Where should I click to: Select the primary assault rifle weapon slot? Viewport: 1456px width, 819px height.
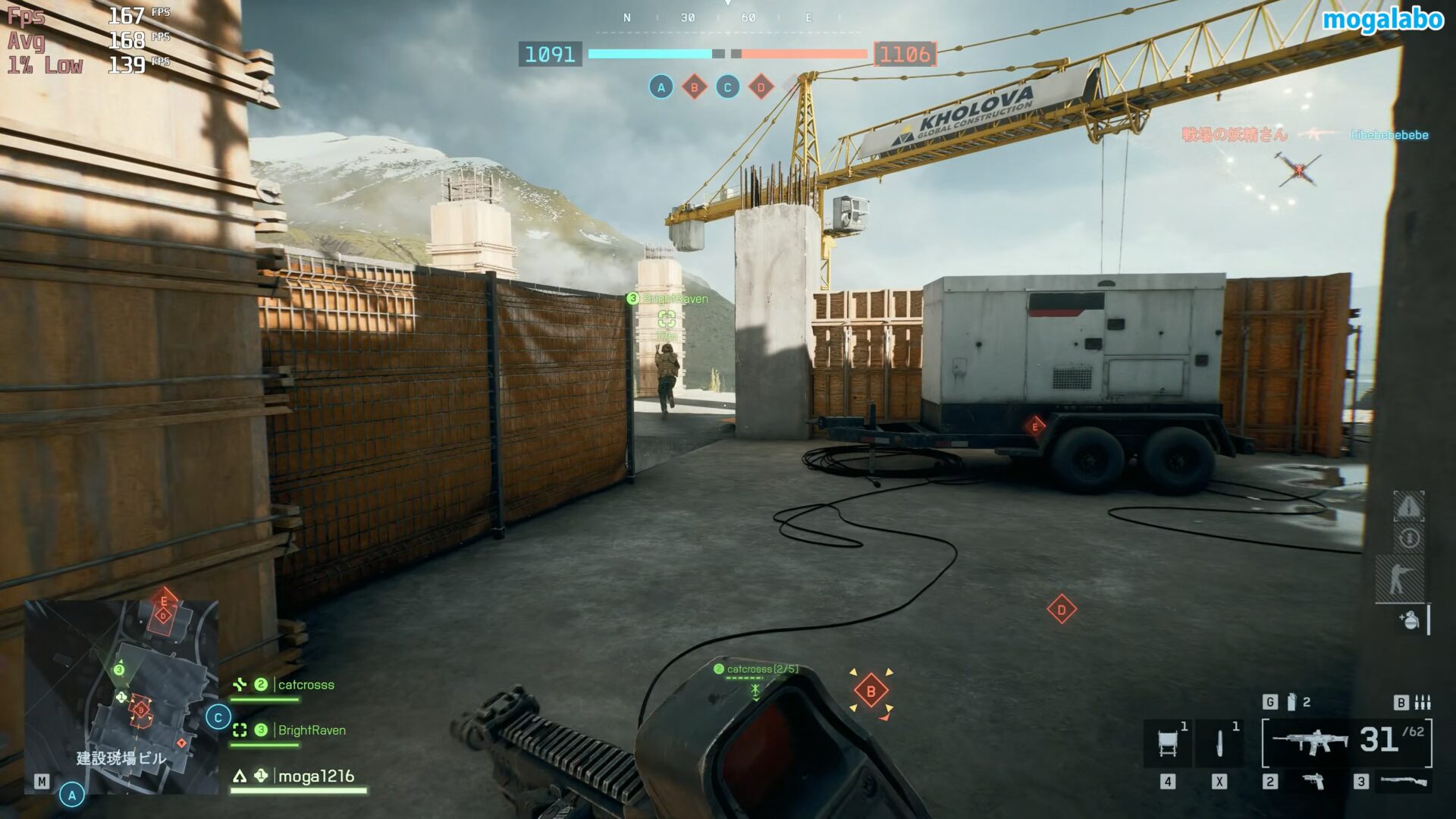(1310, 741)
